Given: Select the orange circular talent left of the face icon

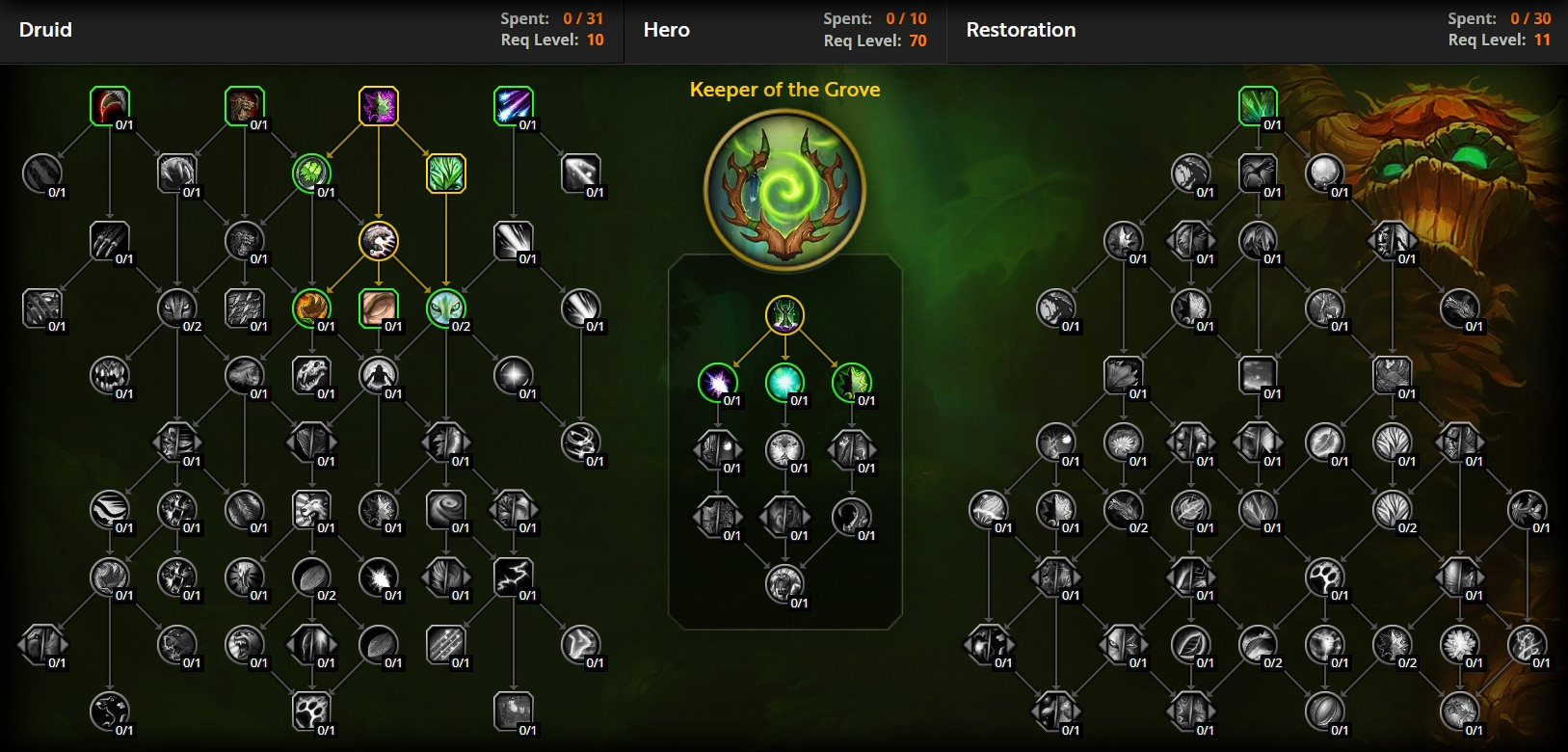Looking at the screenshot, I should point(312,309).
